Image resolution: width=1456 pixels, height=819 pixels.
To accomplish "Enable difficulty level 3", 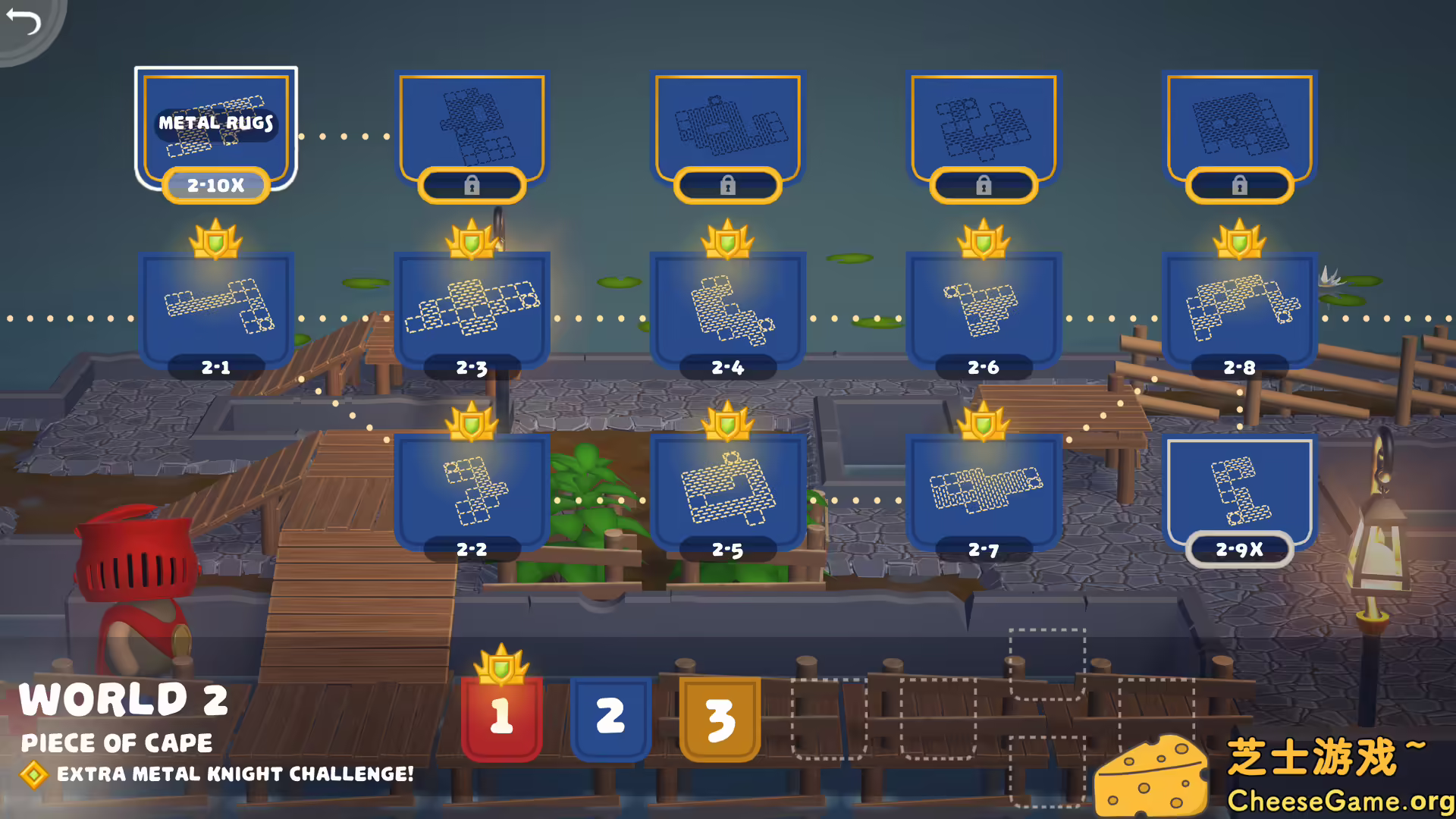I will click(x=719, y=717).
